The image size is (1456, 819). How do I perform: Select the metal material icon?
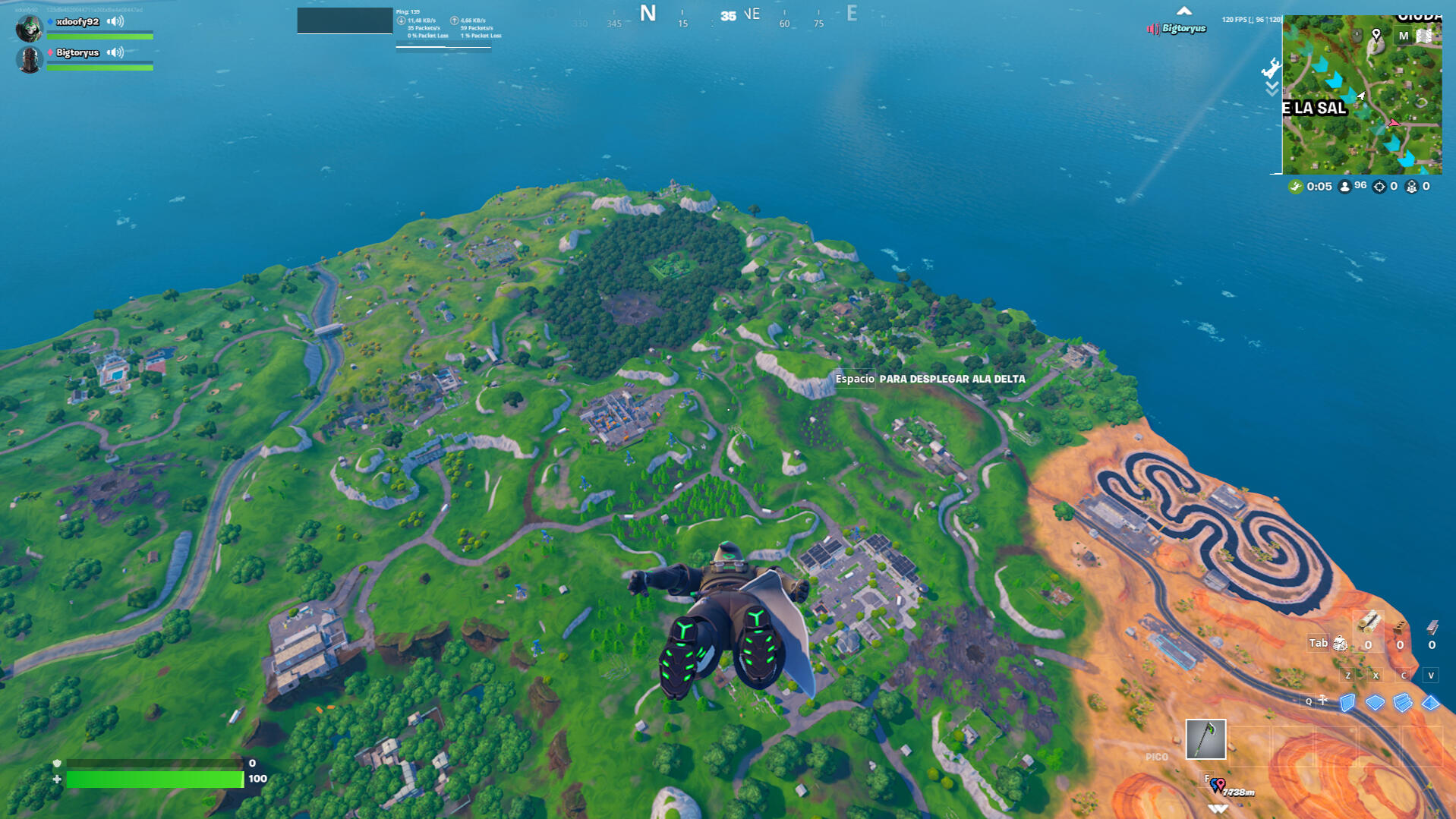pos(1432,627)
